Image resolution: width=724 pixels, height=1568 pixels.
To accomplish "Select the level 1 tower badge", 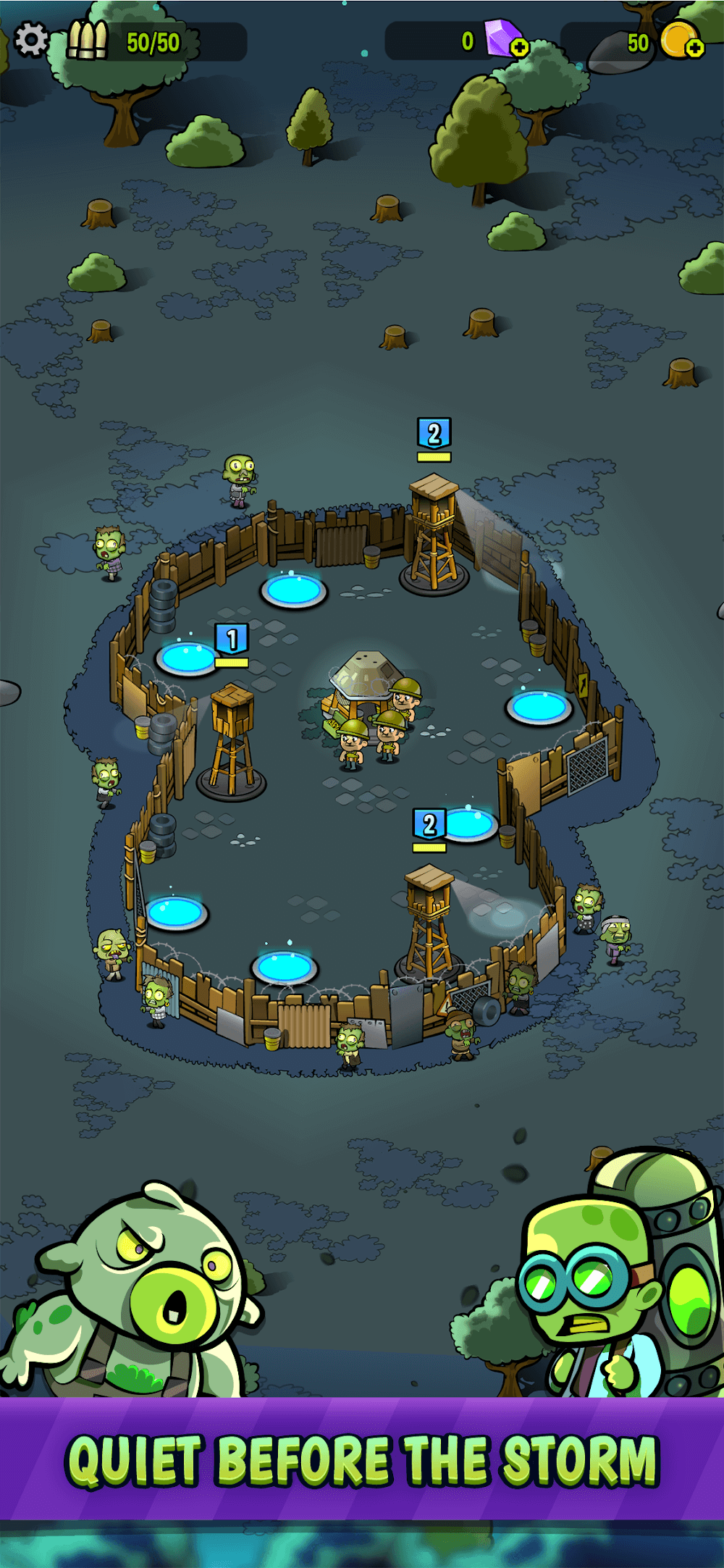I will [232, 640].
